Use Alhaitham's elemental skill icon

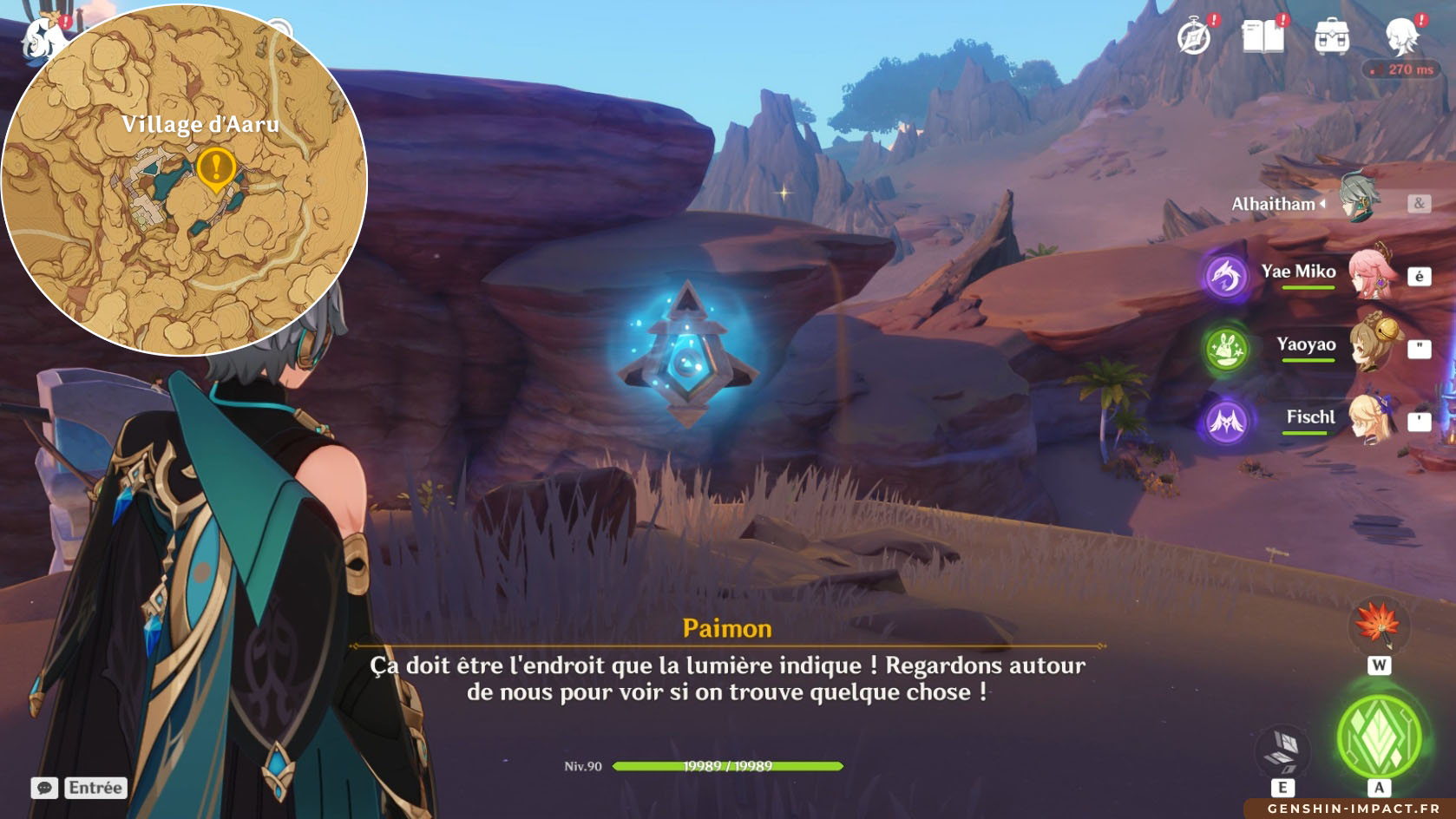(1283, 748)
